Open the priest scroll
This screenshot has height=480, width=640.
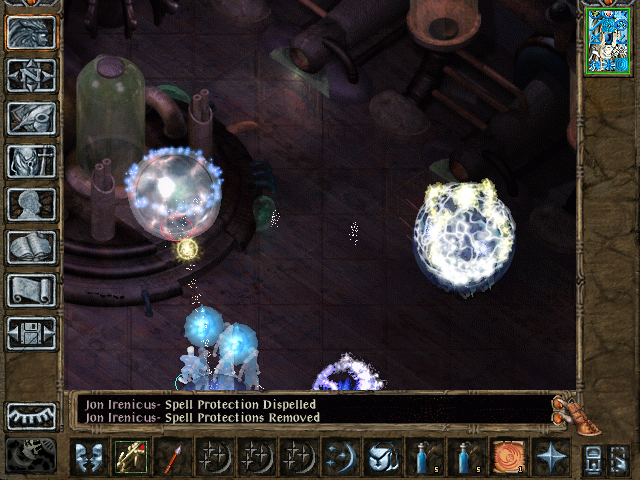tap(31, 290)
